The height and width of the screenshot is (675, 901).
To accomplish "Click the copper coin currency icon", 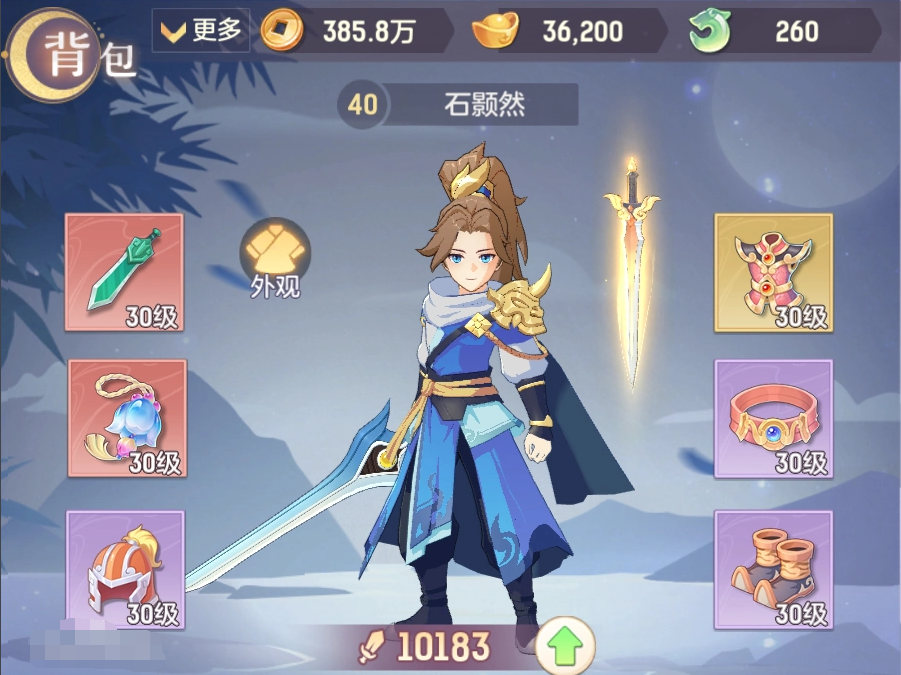I will pyautogui.click(x=281, y=31).
